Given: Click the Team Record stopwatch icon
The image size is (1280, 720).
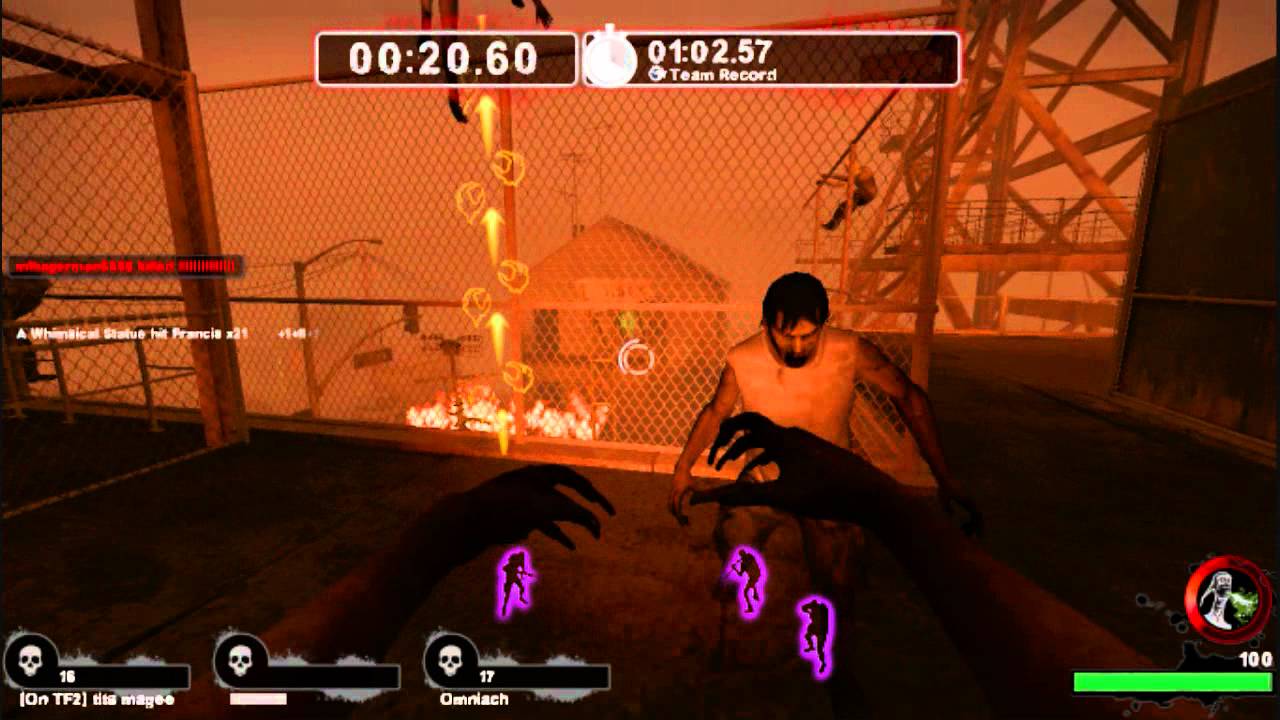Looking at the screenshot, I should pos(610,60).
